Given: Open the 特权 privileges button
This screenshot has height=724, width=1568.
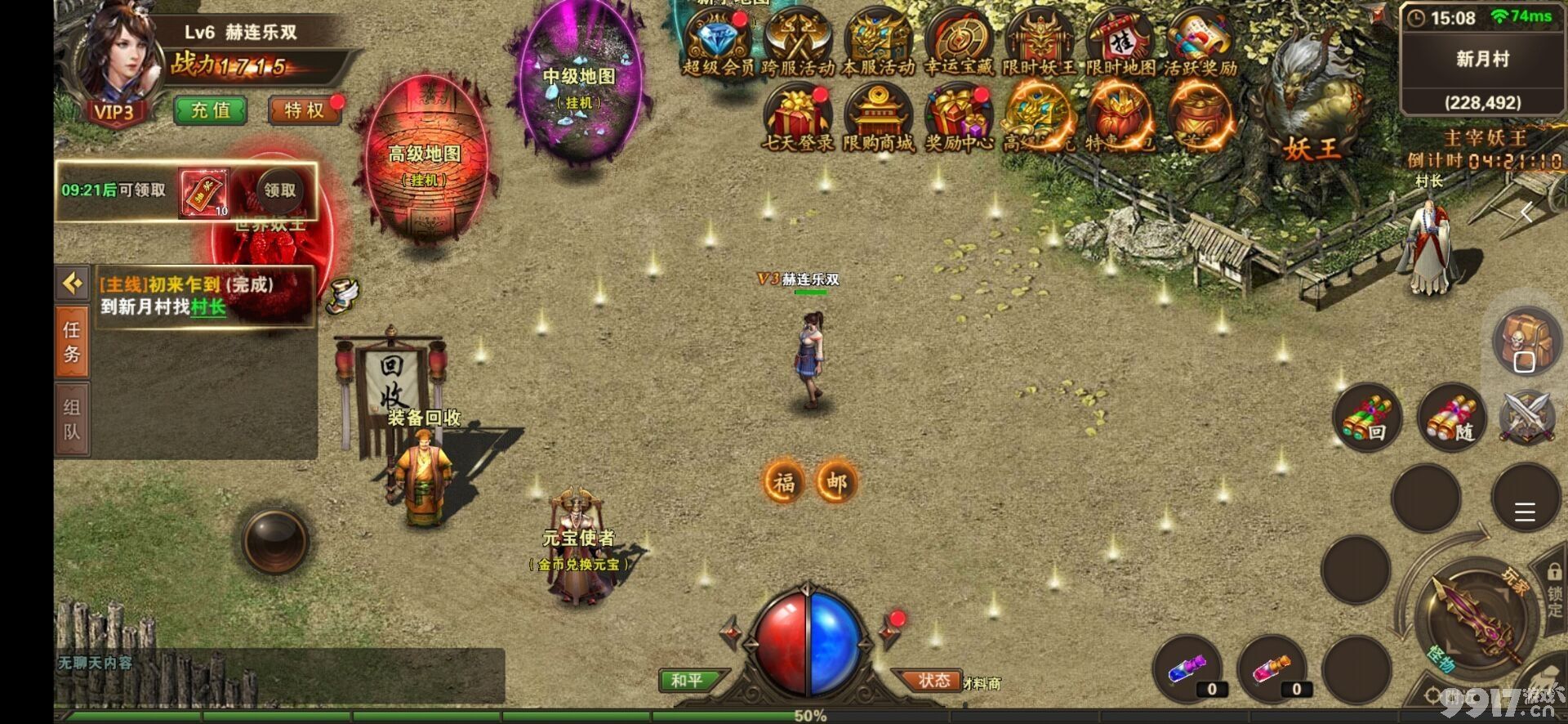Looking at the screenshot, I should coord(304,110).
